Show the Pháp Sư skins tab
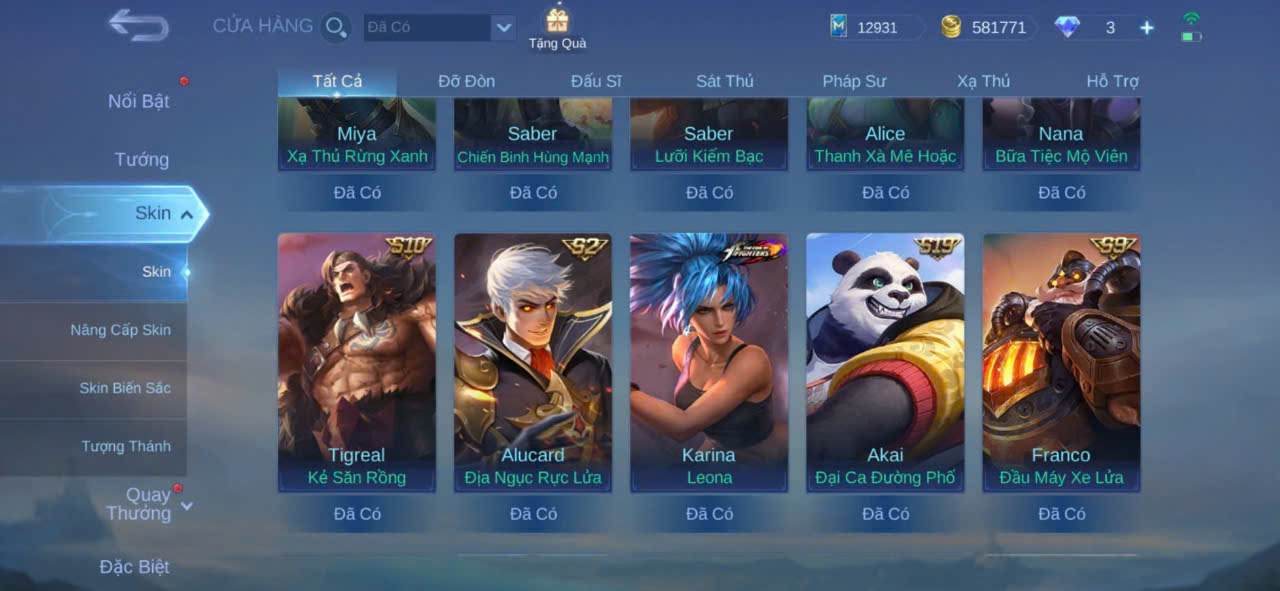Viewport: 1280px width, 591px height. (x=854, y=81)
